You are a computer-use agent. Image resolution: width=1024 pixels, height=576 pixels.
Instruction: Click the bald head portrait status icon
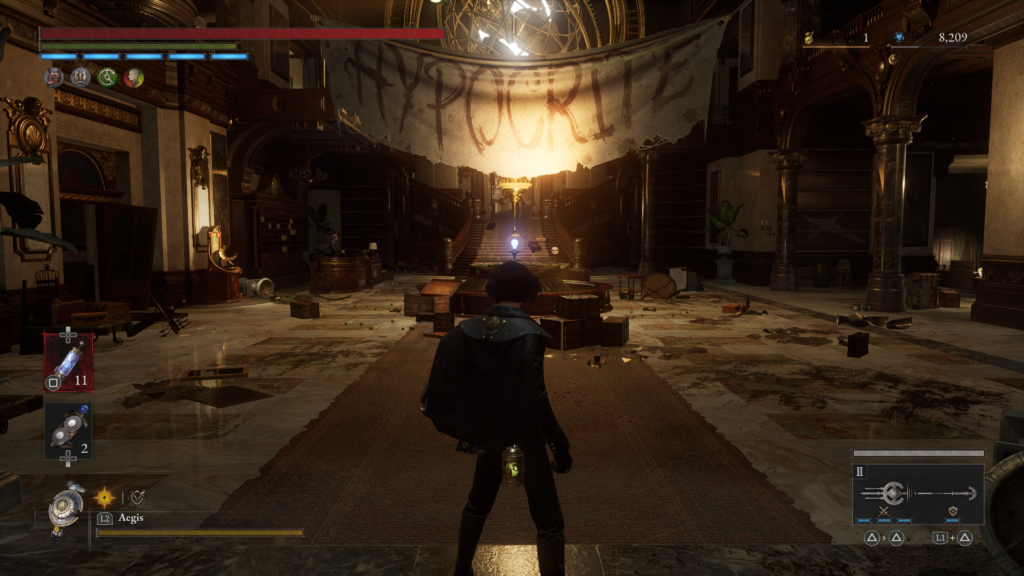pos(133,77)
